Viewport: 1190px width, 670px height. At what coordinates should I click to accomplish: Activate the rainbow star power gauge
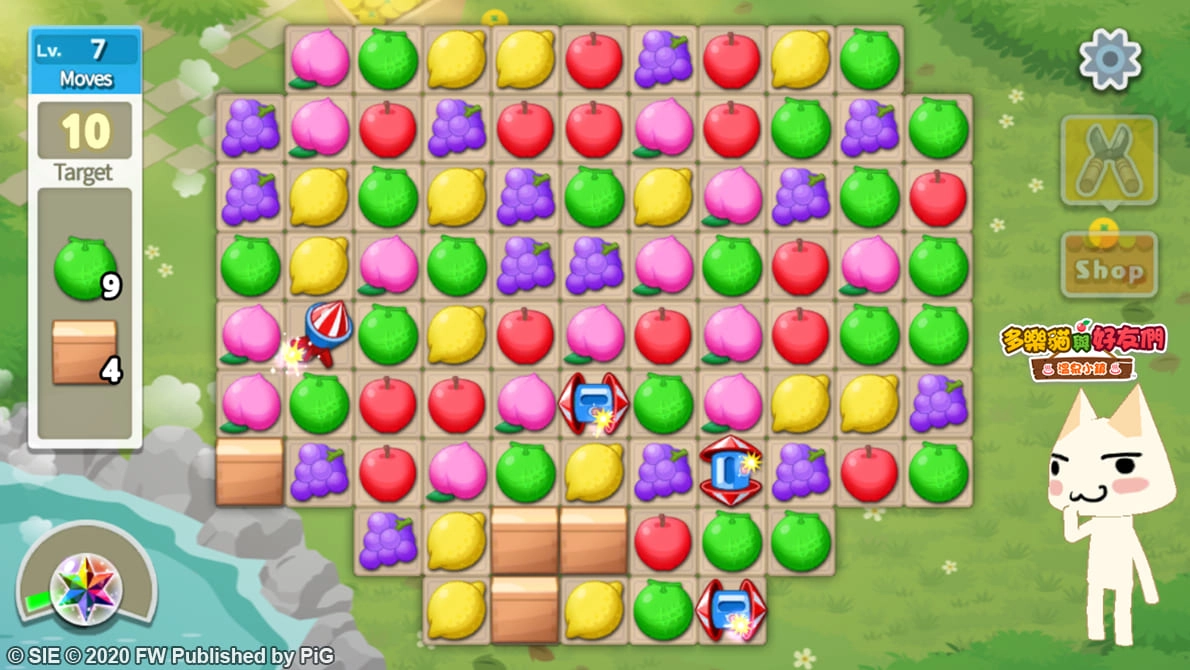point(86,588)
